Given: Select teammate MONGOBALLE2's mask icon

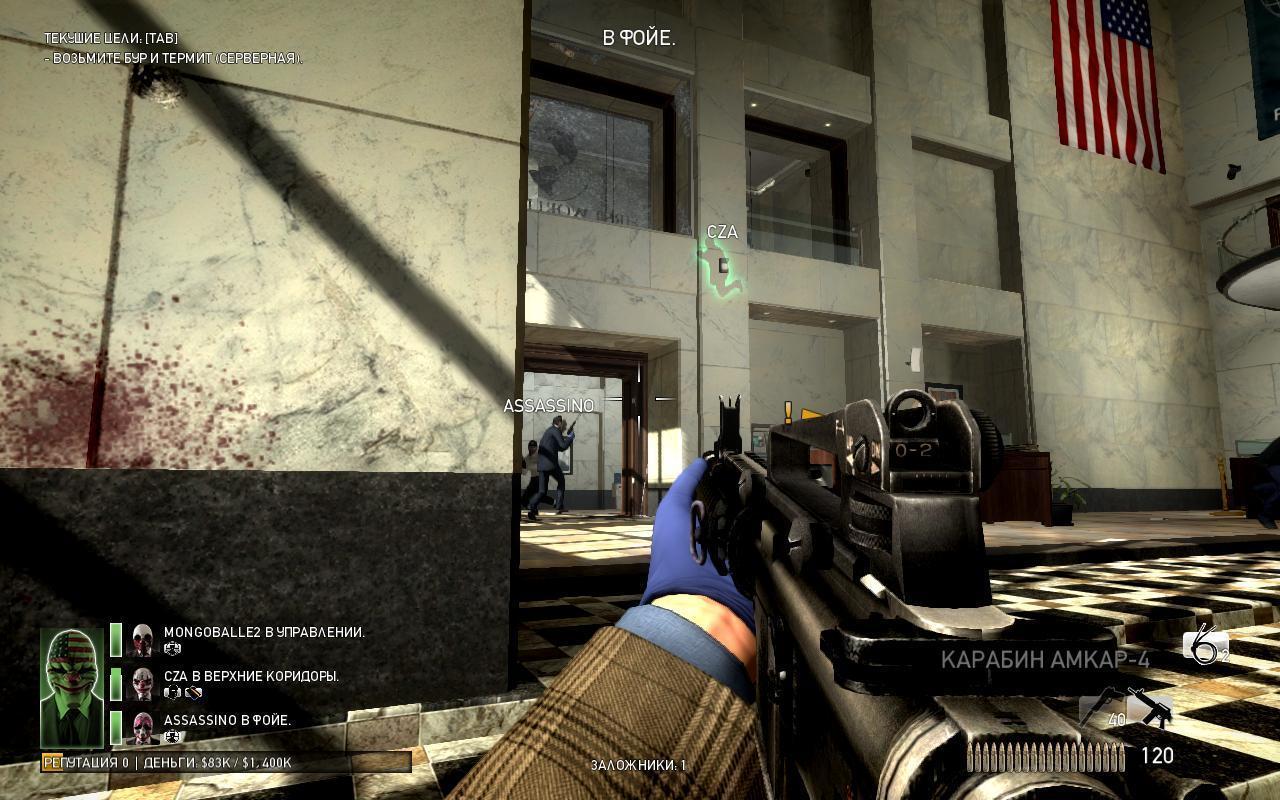Looking at the screenshot, I should point(143,639).
